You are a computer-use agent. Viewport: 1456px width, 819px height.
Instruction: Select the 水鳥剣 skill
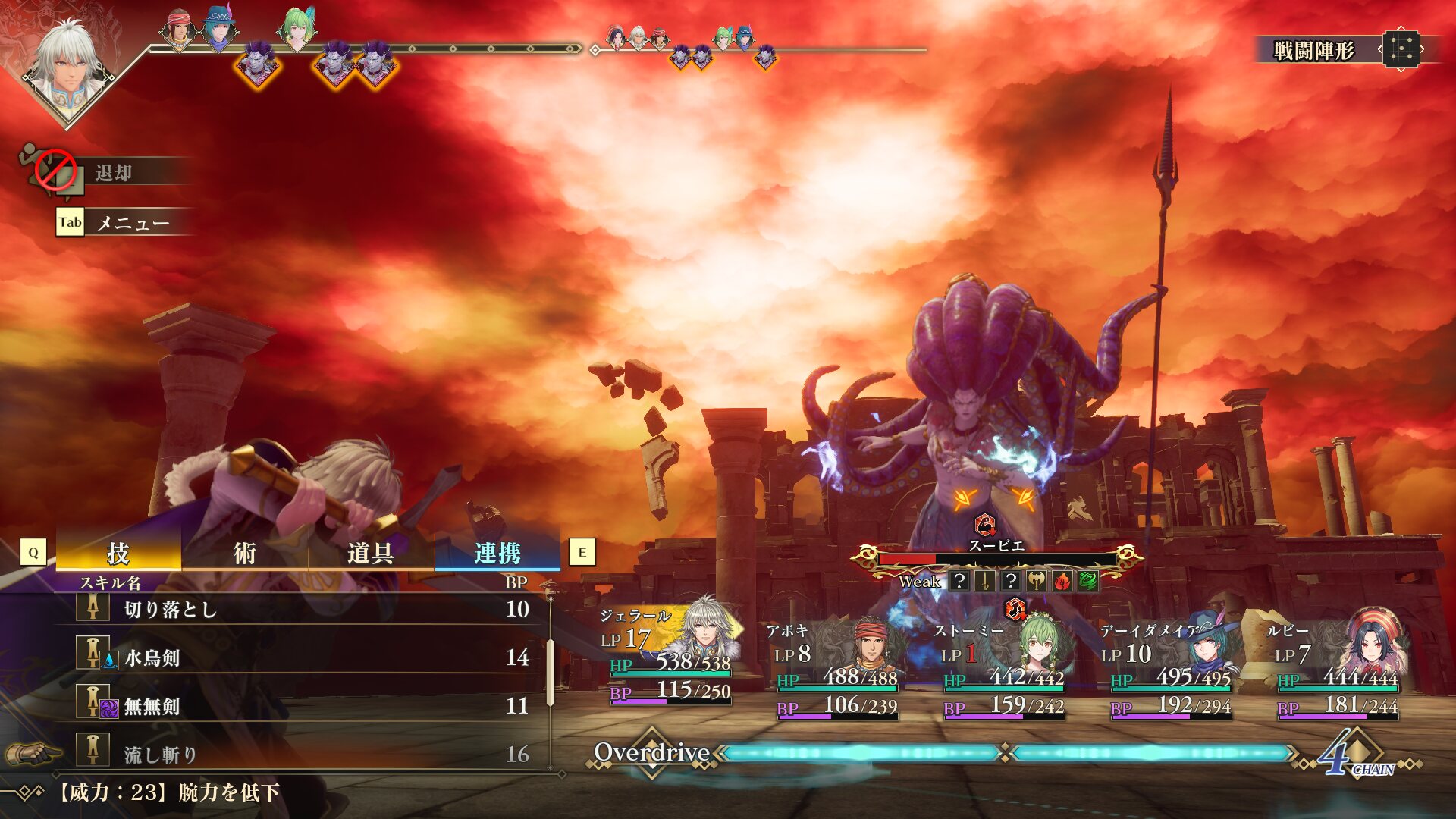303,657
